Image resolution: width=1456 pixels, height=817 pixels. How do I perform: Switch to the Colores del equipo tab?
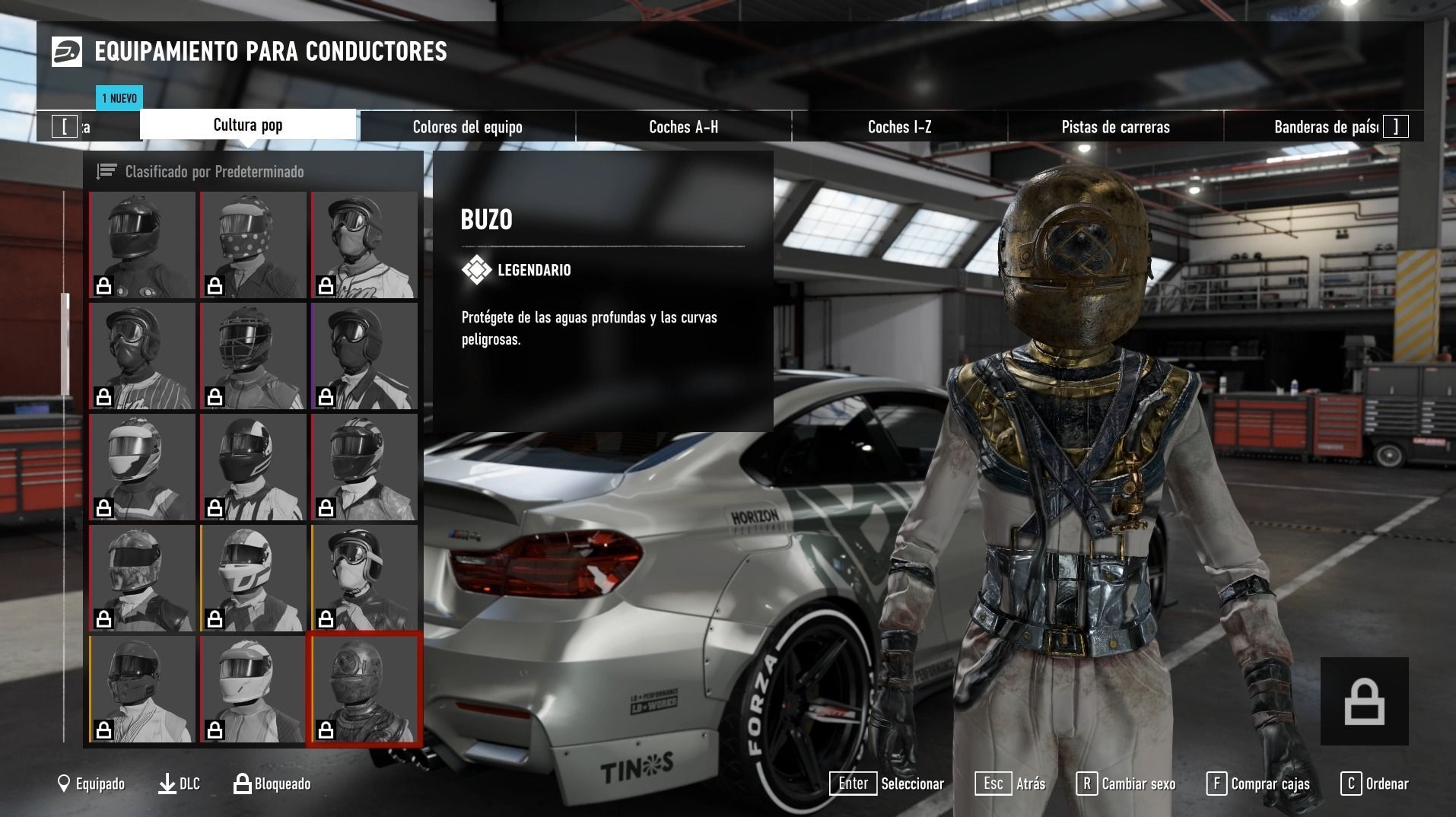click(467, 127)
